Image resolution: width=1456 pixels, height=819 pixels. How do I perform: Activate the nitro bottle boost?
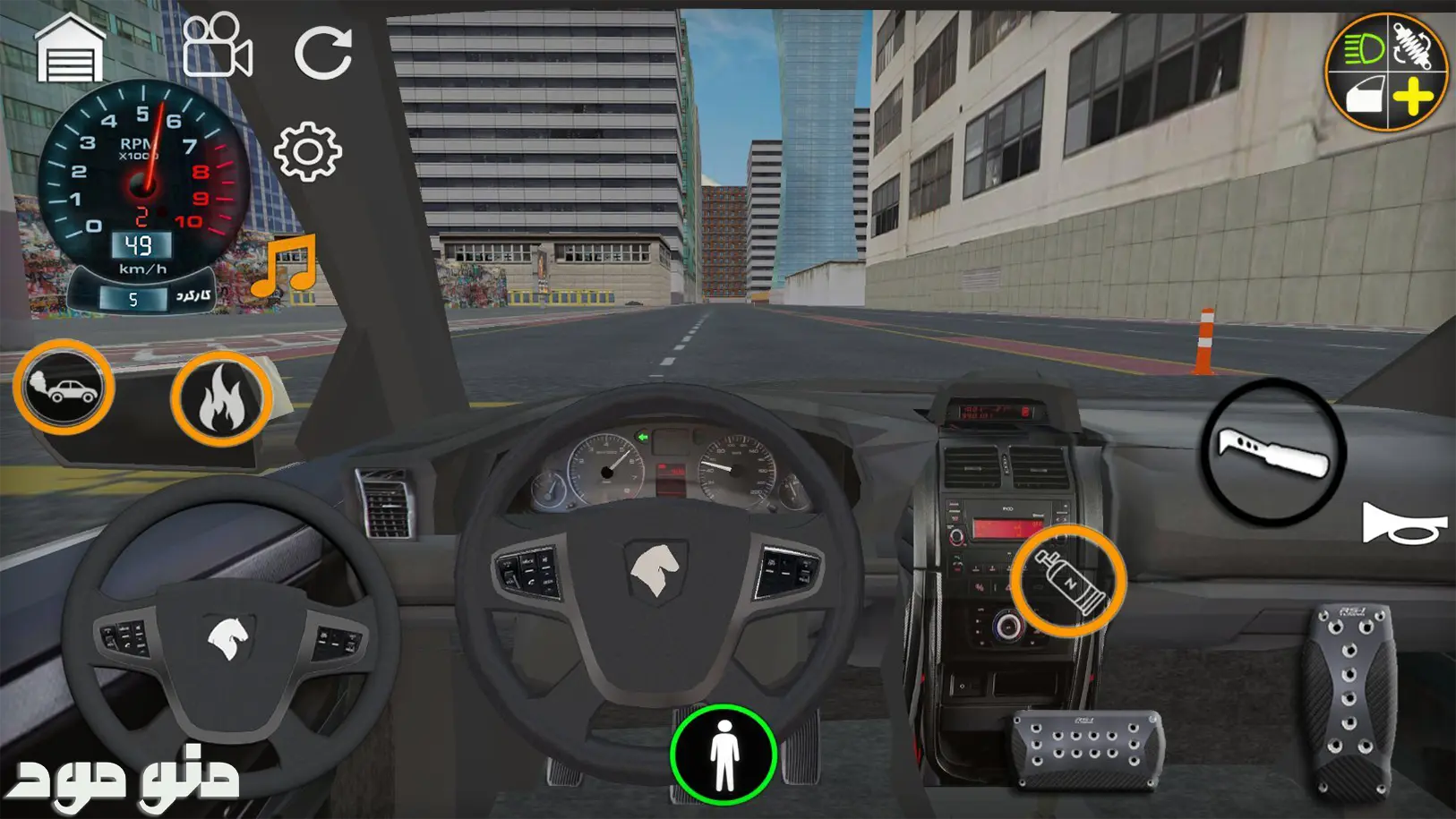click(x=1067, y=581)
